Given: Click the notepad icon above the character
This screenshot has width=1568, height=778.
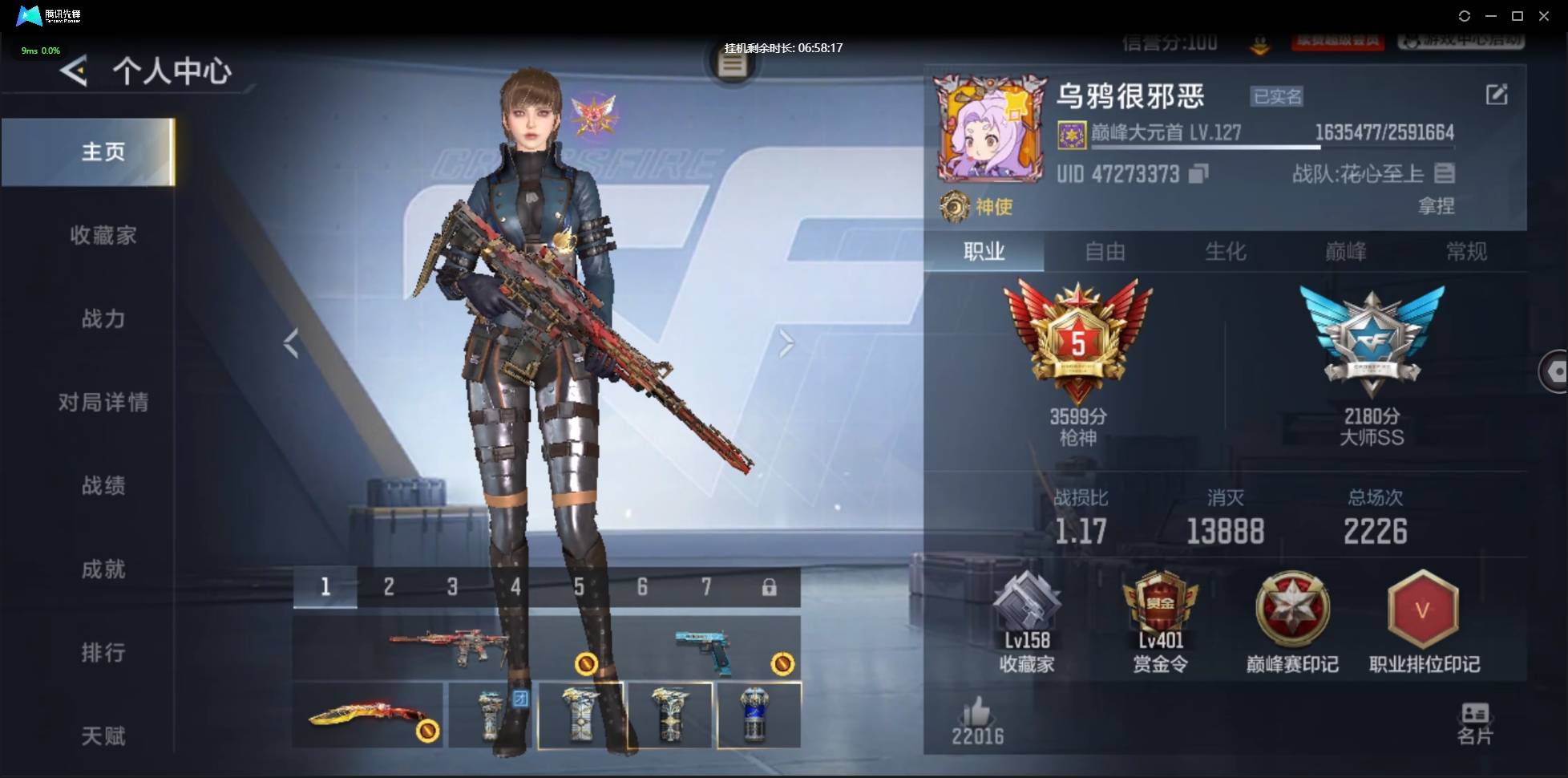Looking at the screenshot, I should pos(732,64).
